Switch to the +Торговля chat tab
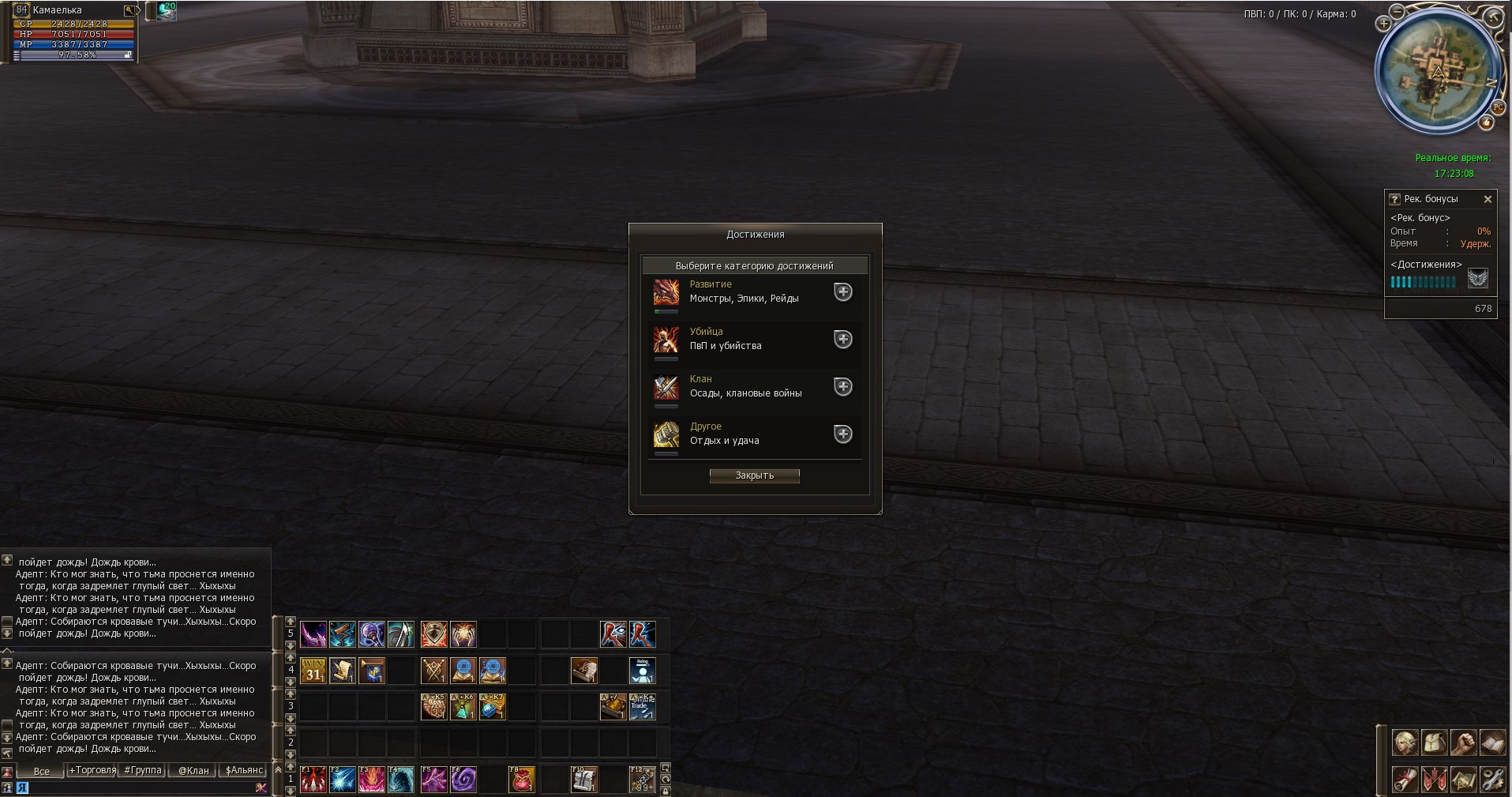Image resolution: width=1512 pixels, height=797 pixels. coord(92,770)
